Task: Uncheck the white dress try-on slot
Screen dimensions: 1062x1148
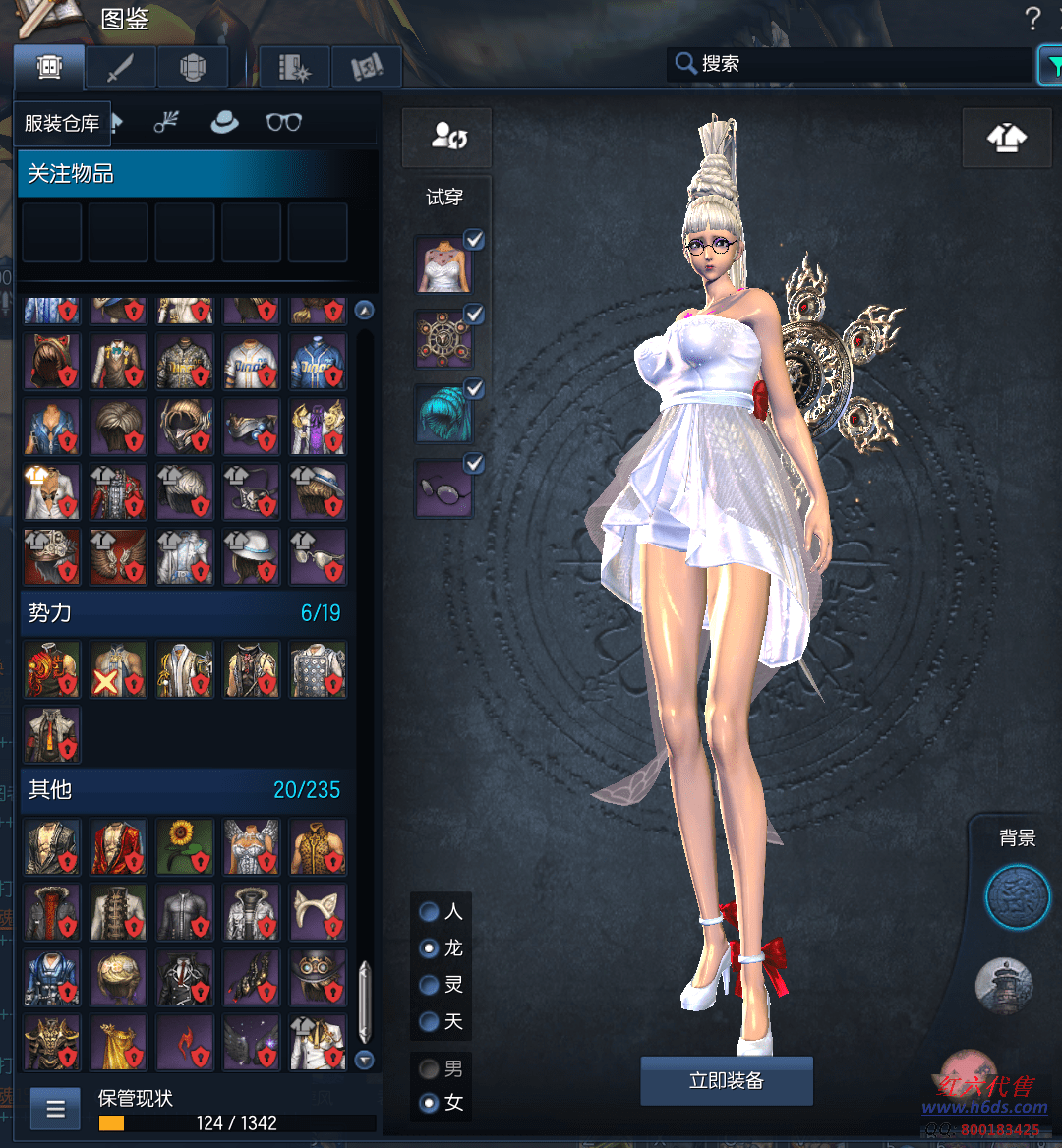Action: [474, 240]
